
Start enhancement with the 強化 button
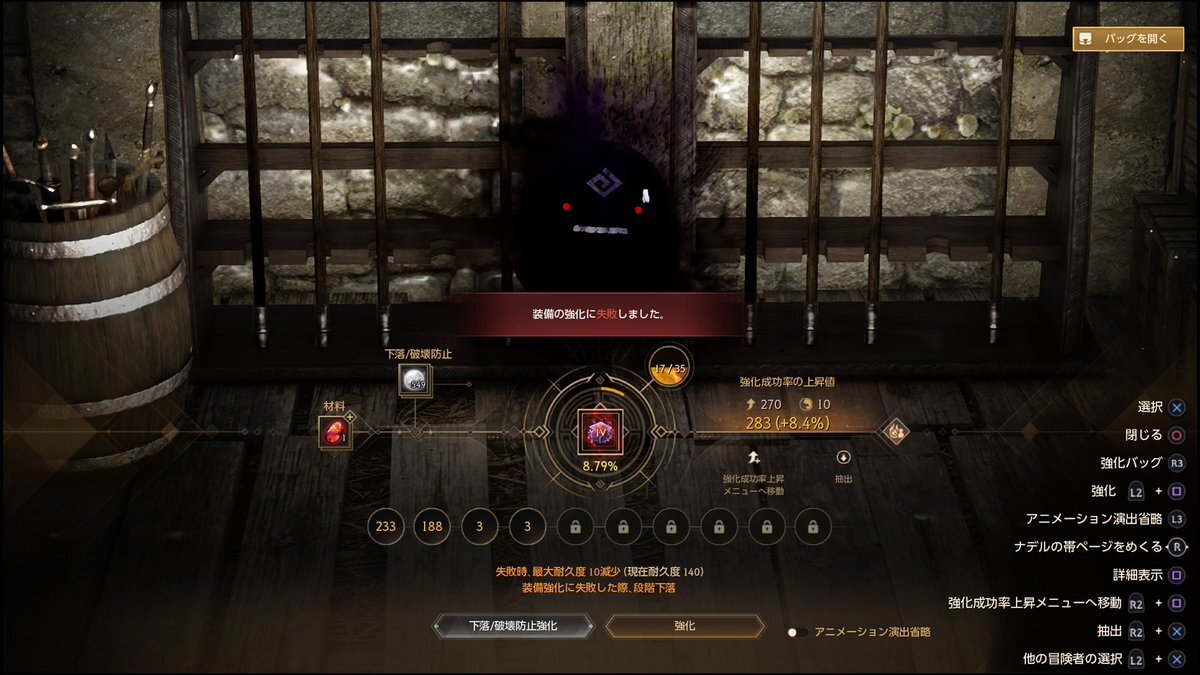[x=684, y=626]
